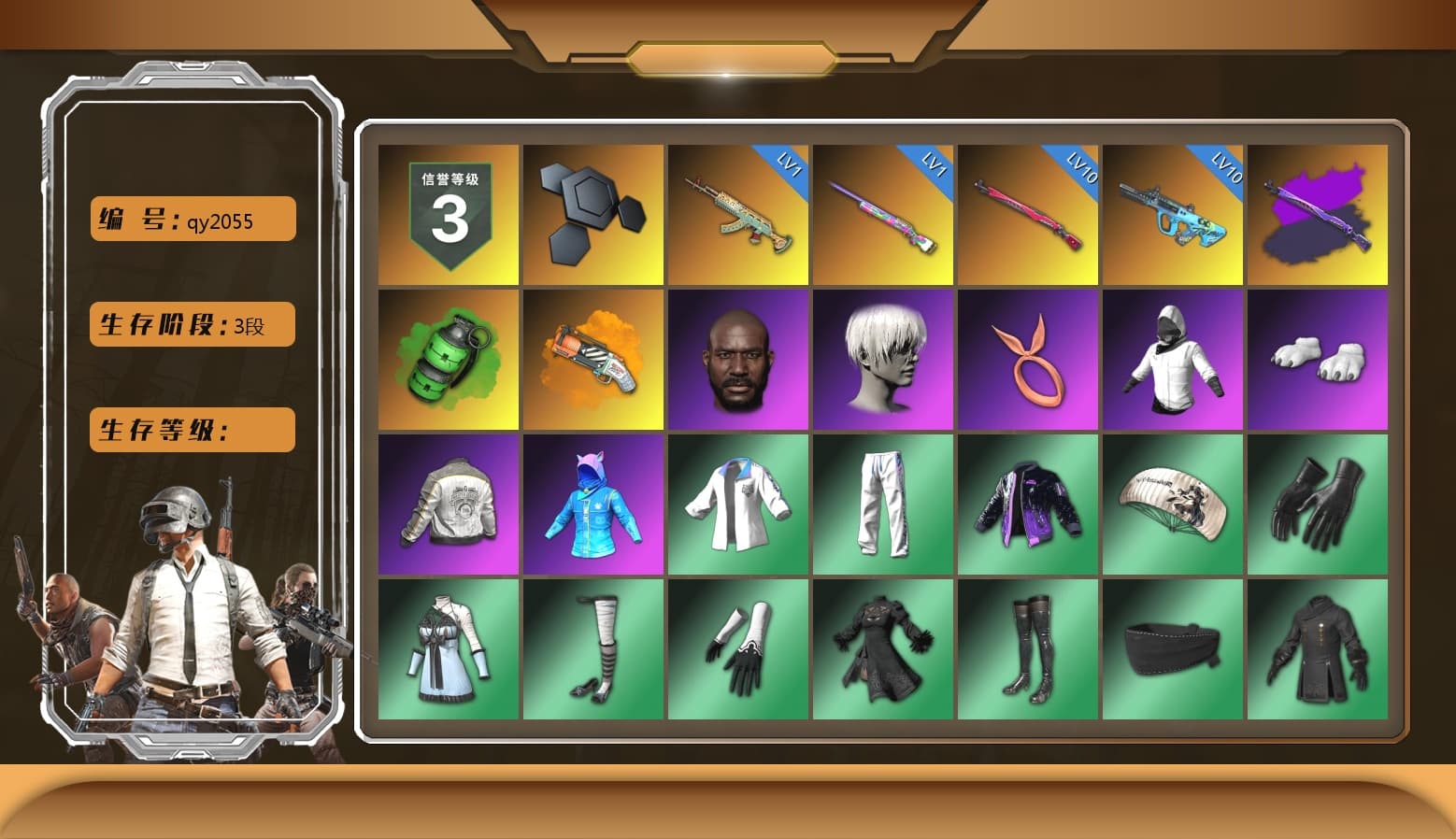Open the black hexagon item icon
This screenshot has height=839, width=1456.
[592, 213]
